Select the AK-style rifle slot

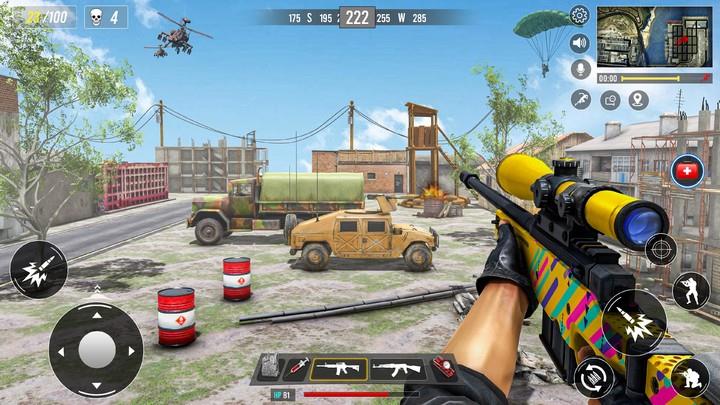[397, 369]
